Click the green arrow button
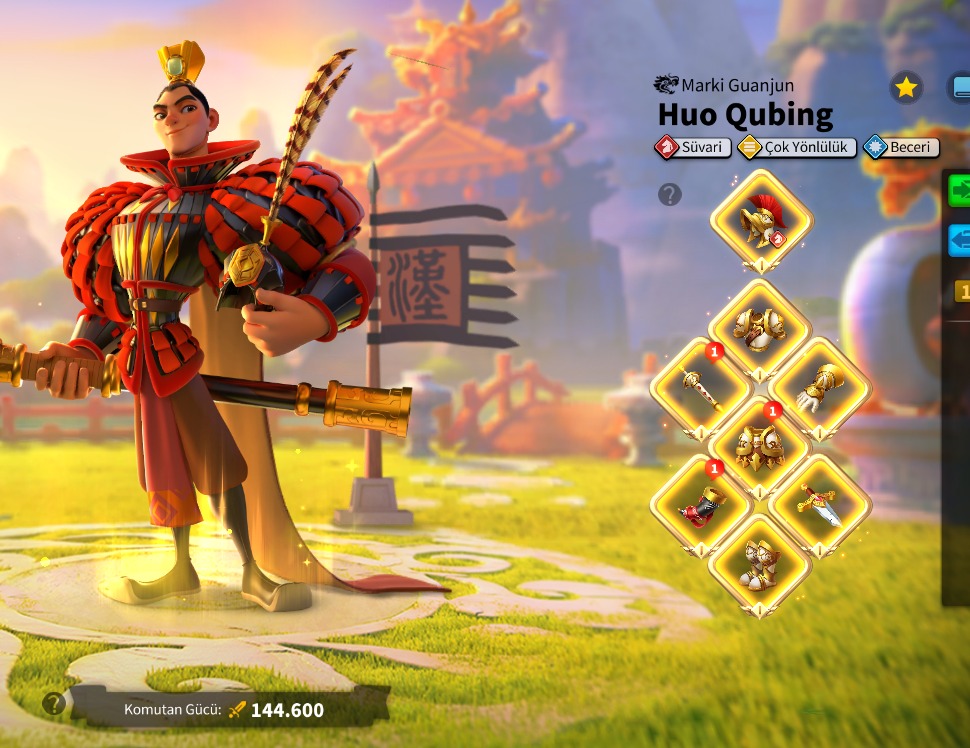The width and height of the screenshot is (970, 748). pyautogui.click(x=960, y=190)
